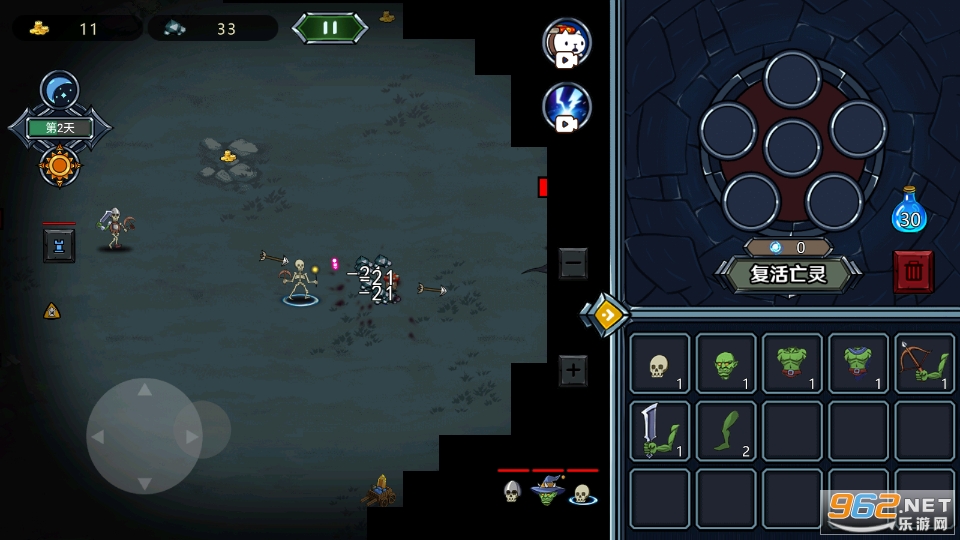
Task: Select the sword-wielding arm slot
Action: (659, 431)
